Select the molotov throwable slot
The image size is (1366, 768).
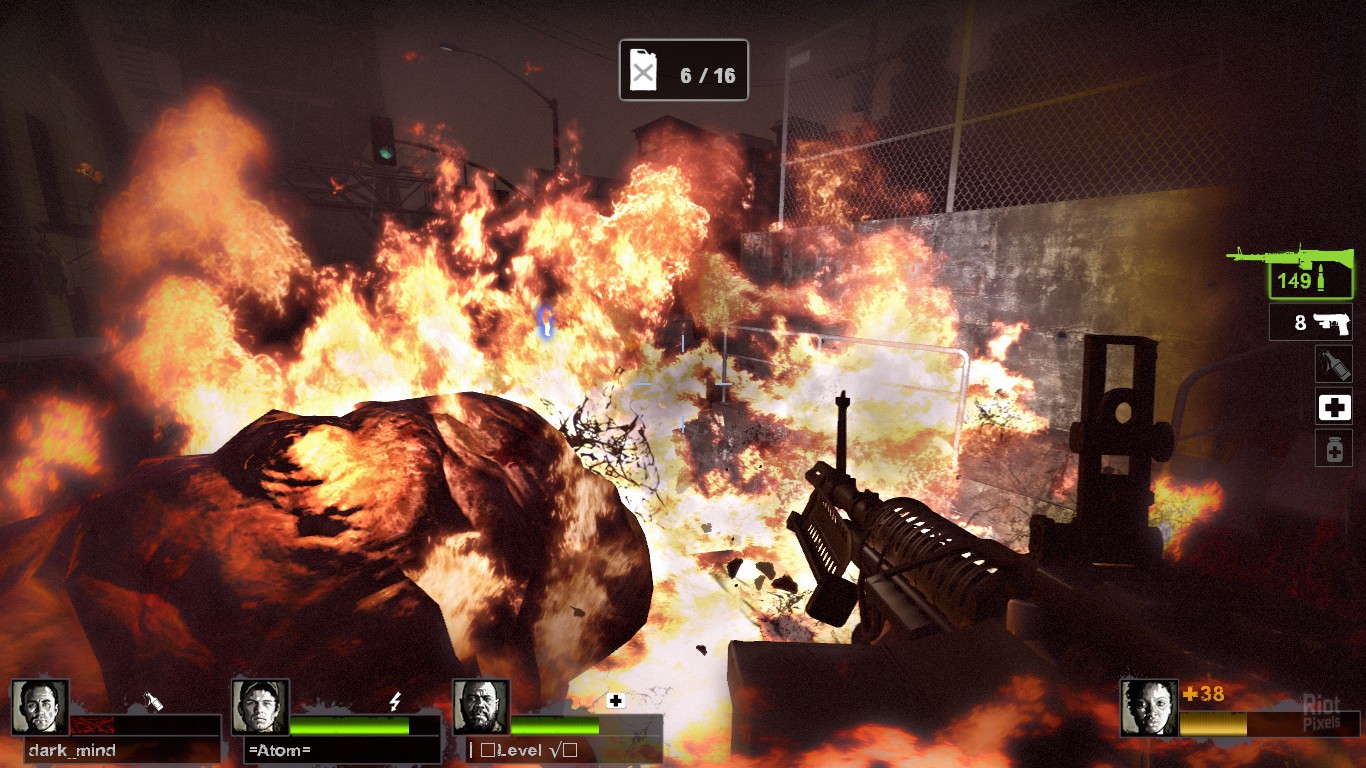(x=1333, y=364)
